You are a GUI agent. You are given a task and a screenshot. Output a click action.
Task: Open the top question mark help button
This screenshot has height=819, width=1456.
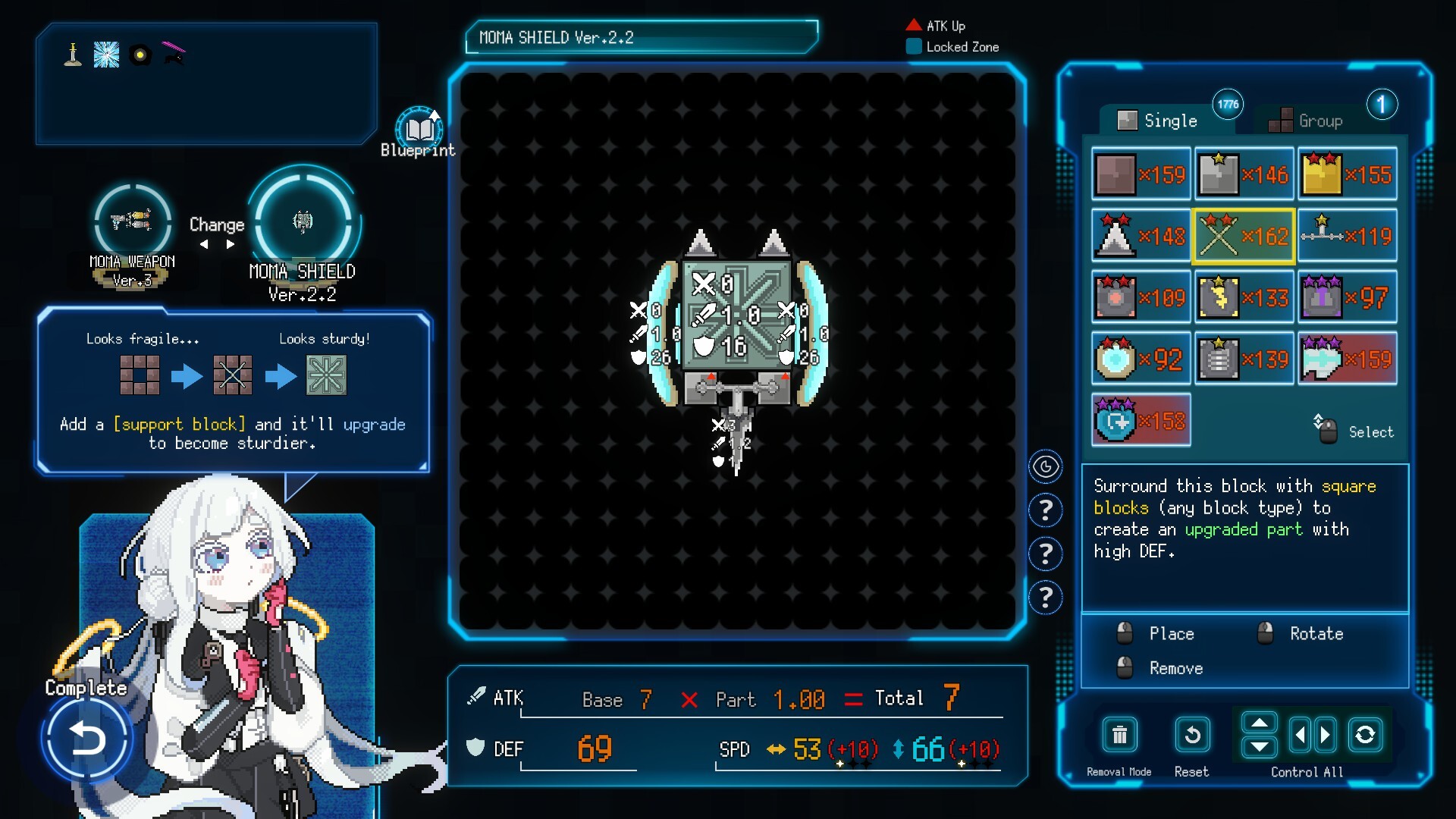[x=1046, y=510]
